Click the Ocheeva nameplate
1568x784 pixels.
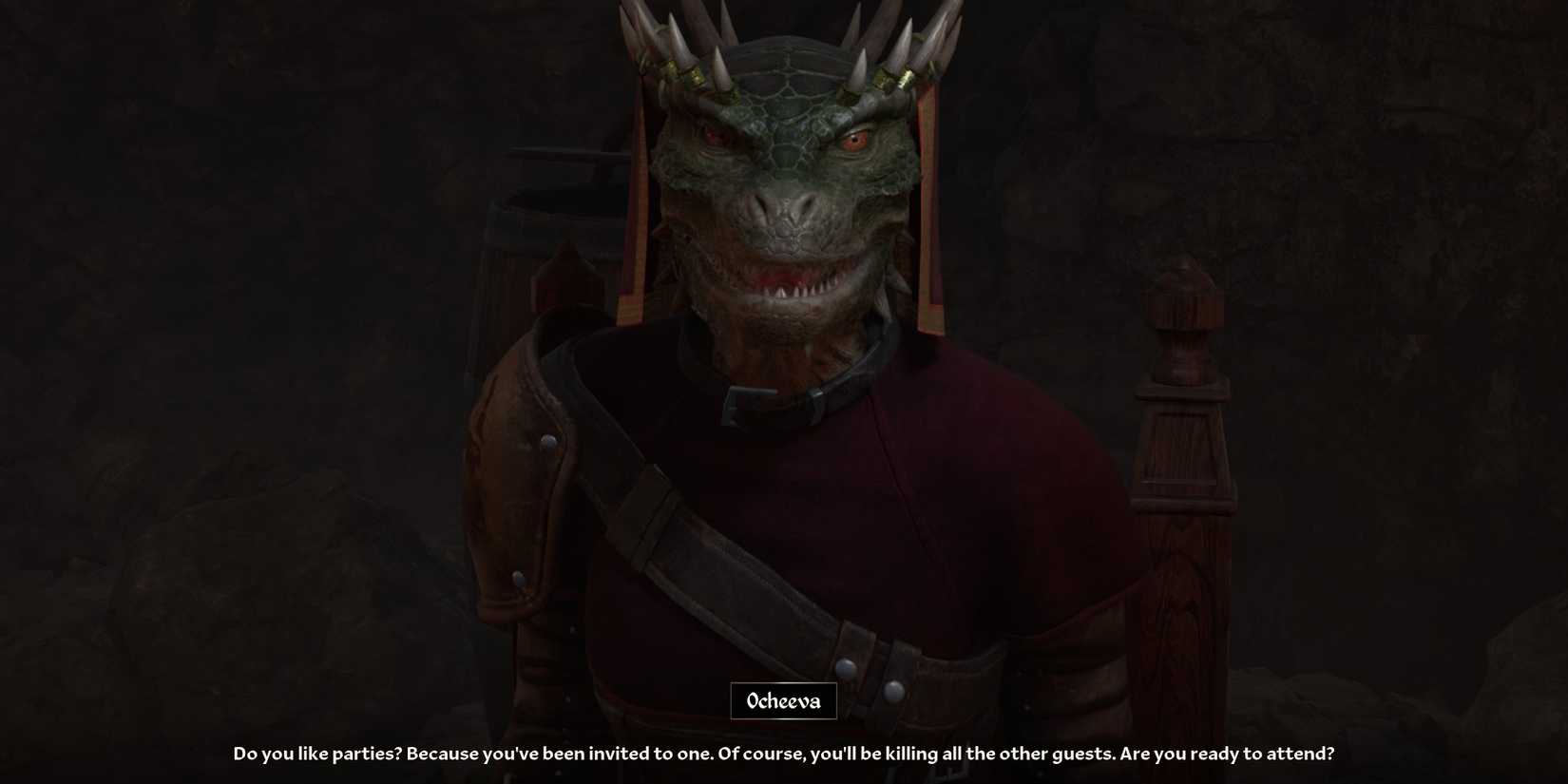click(783, 701)
